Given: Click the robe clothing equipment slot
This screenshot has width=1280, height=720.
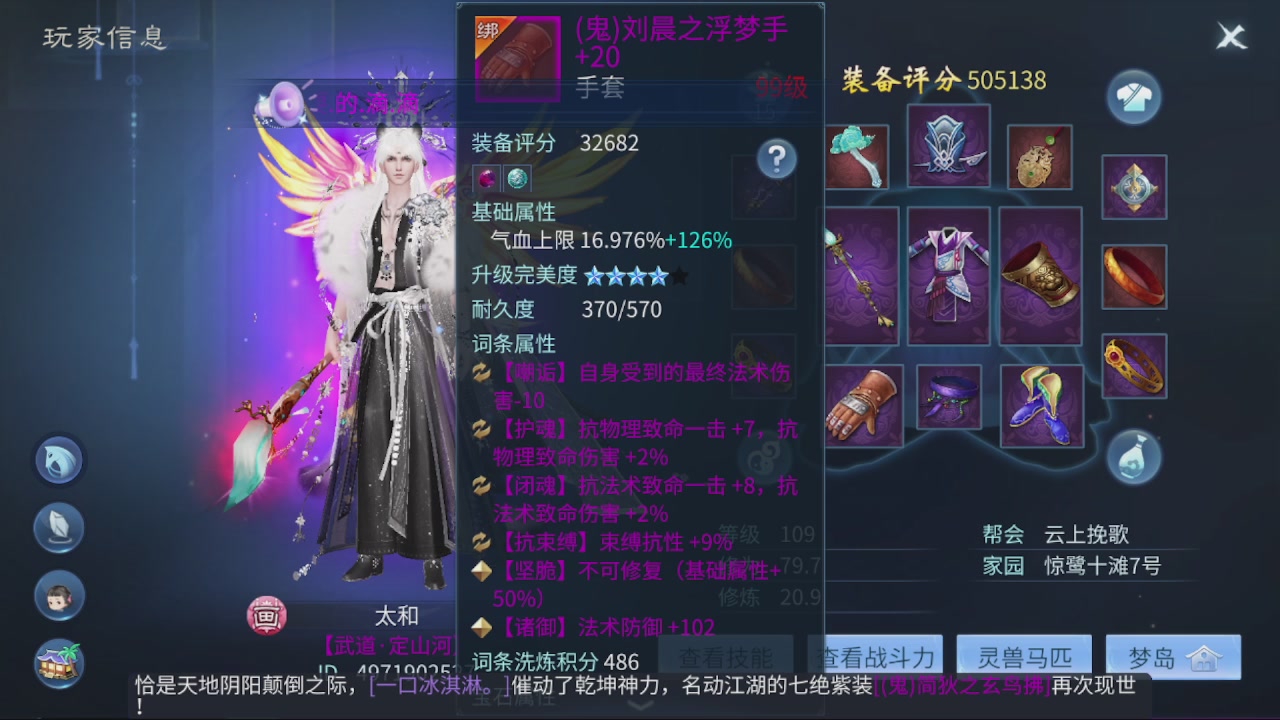Looking at the screenshot, I should pyautogui.click(x=948, y=275).
